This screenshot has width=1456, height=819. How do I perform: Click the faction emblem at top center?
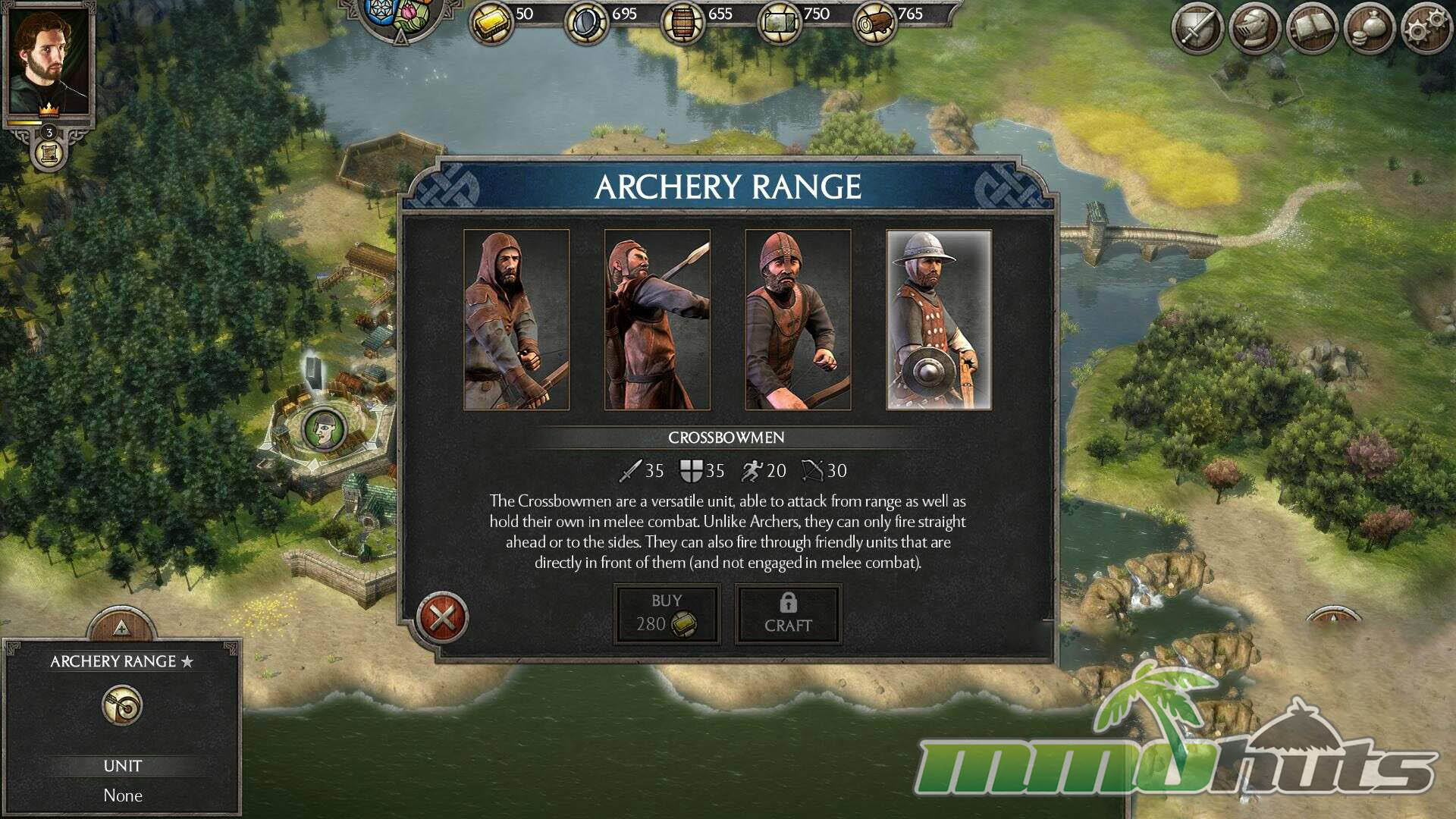(400, 17)
